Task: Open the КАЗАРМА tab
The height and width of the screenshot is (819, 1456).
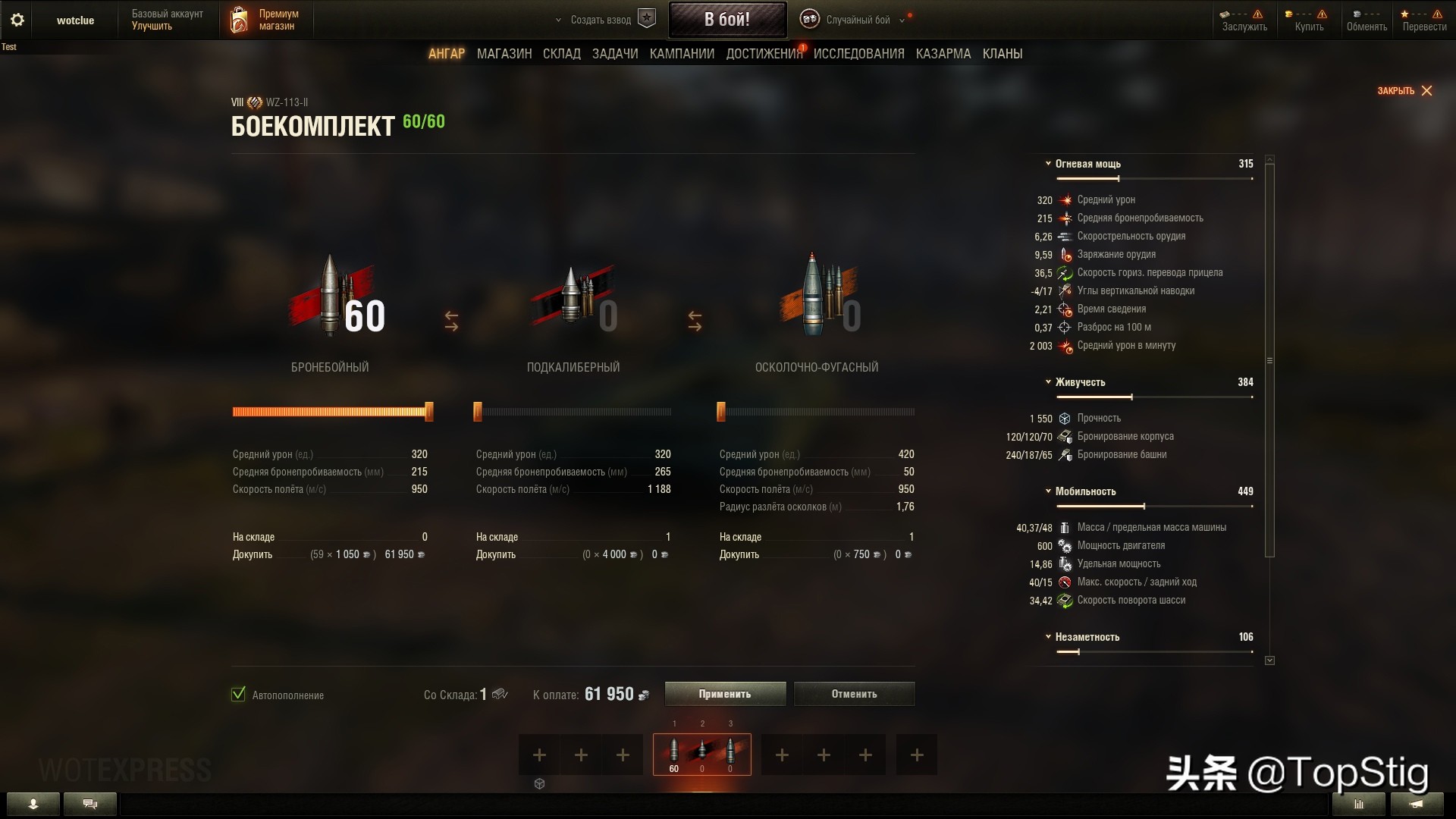Action: coord(943,54)
